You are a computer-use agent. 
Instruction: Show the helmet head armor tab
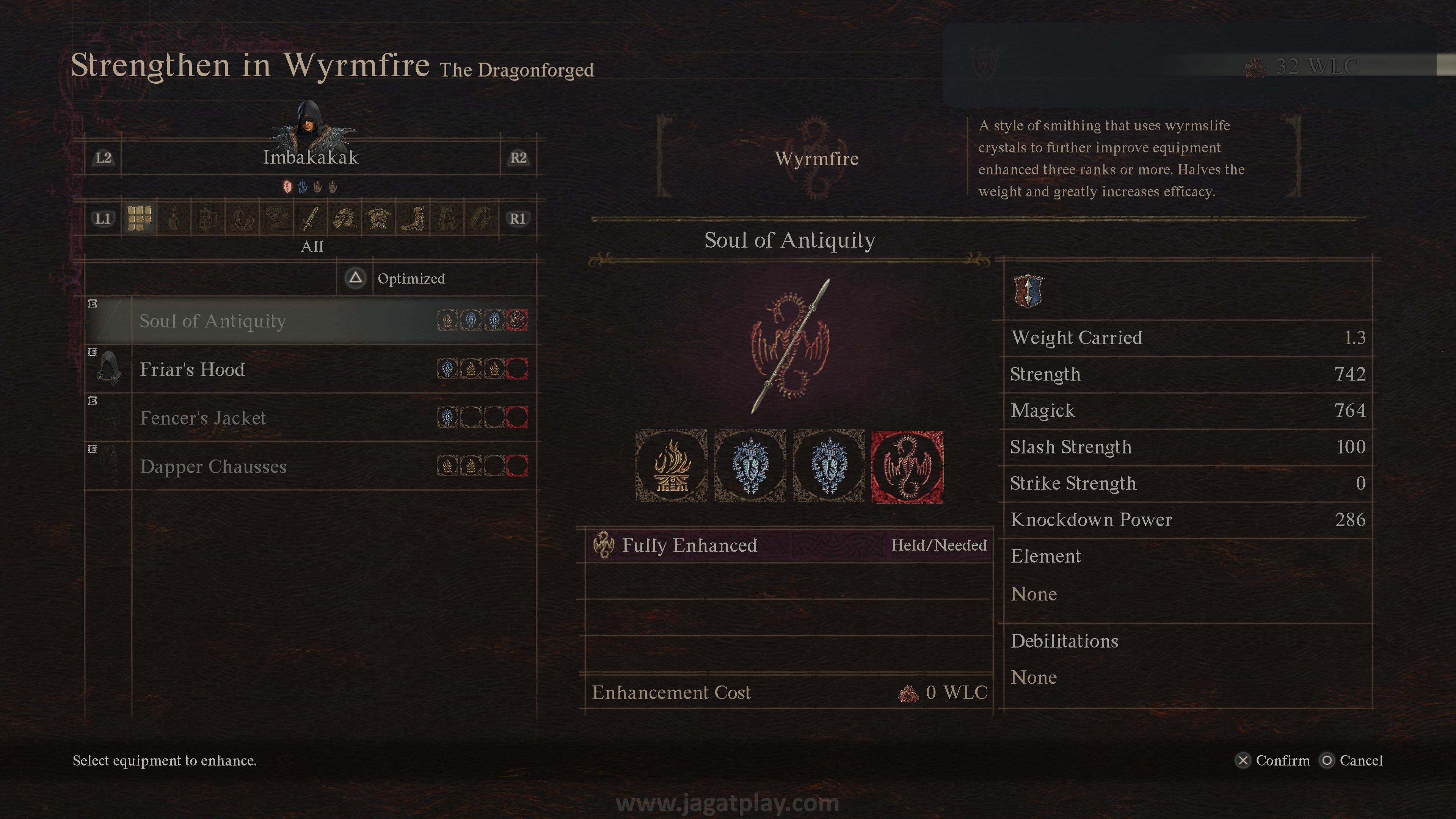(x=344, y=218)
